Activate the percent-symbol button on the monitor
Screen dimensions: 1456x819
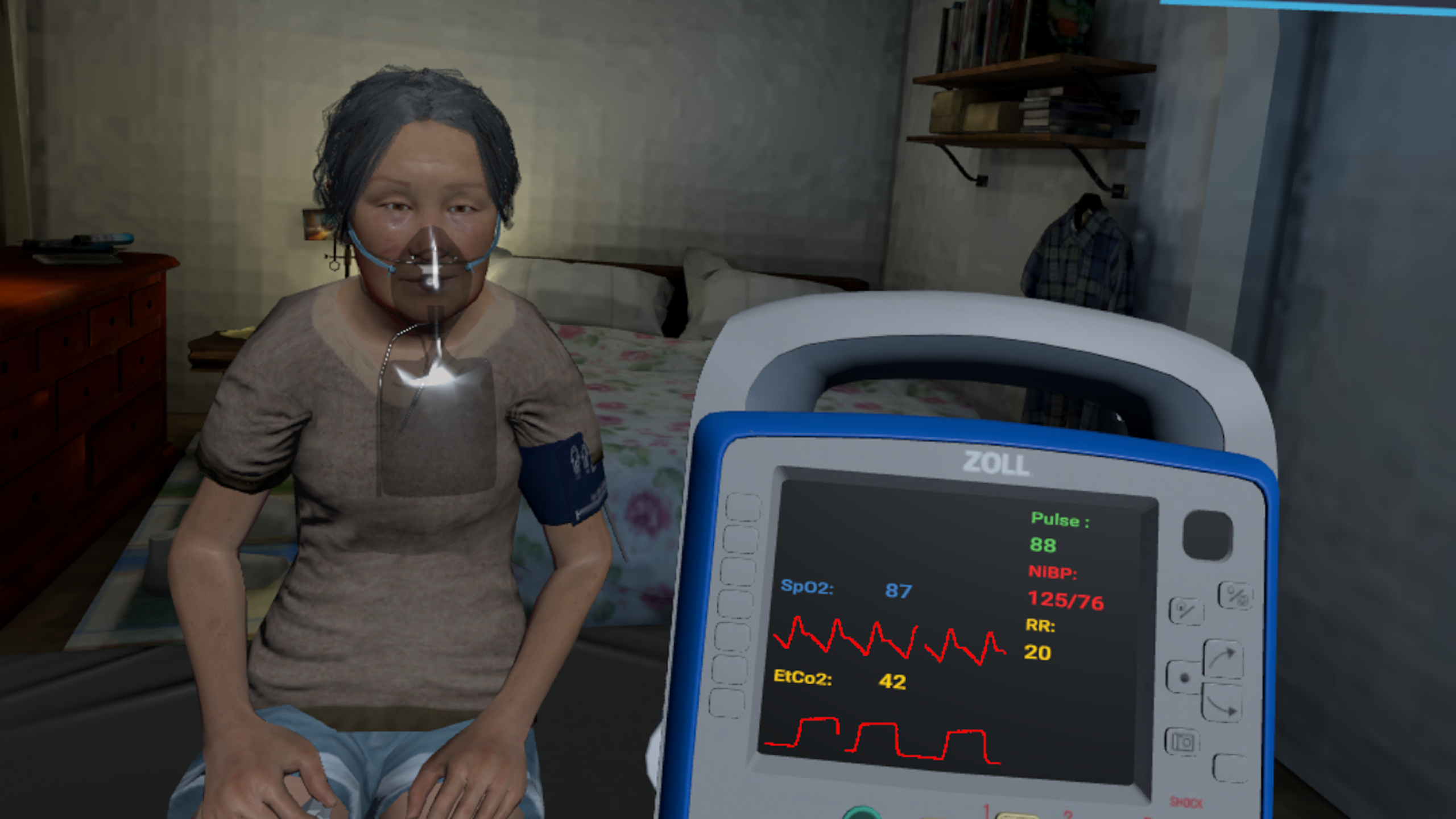(1236, 595)
